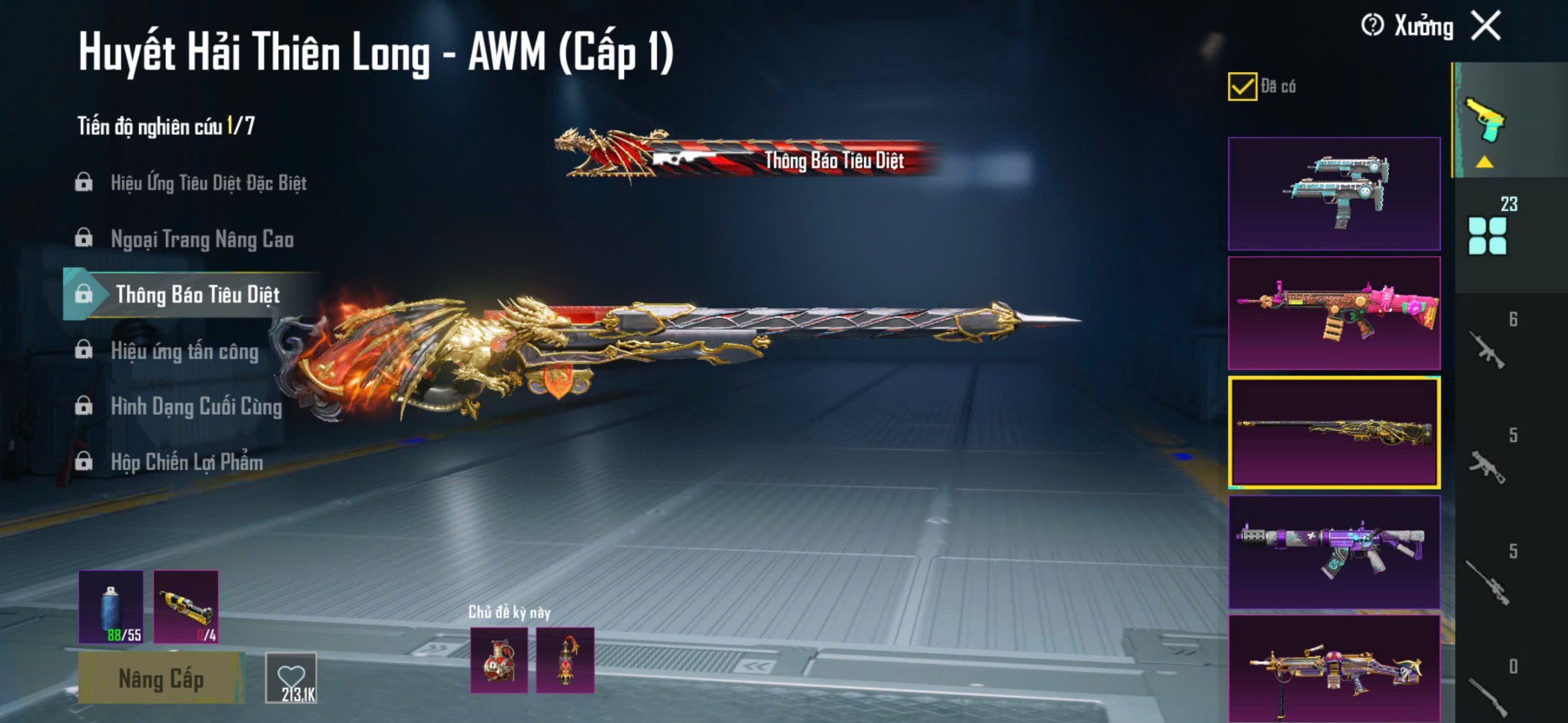The image size is (1568, 723).
Task: Like the skin with the heart button
Action: (x=291, y=678)
